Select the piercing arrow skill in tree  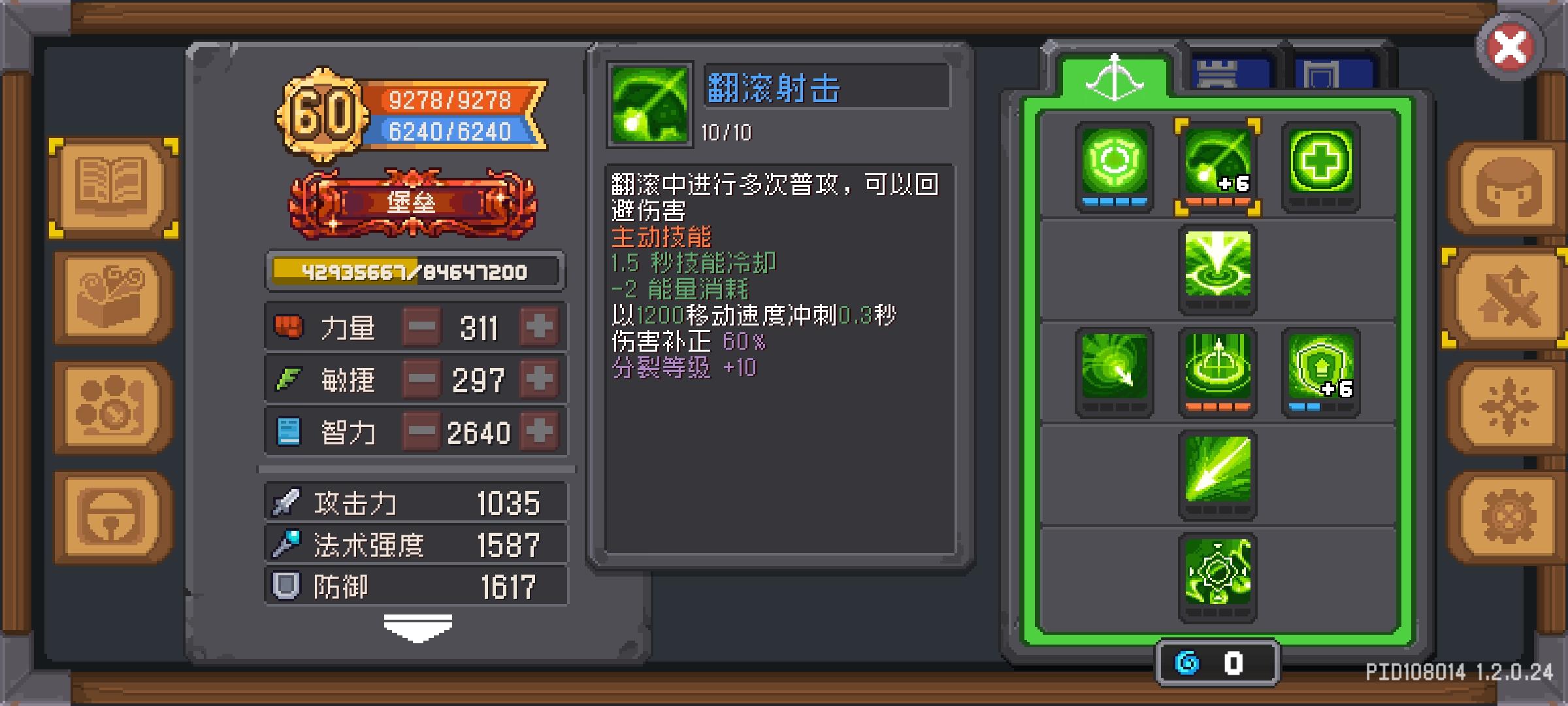1218,471
